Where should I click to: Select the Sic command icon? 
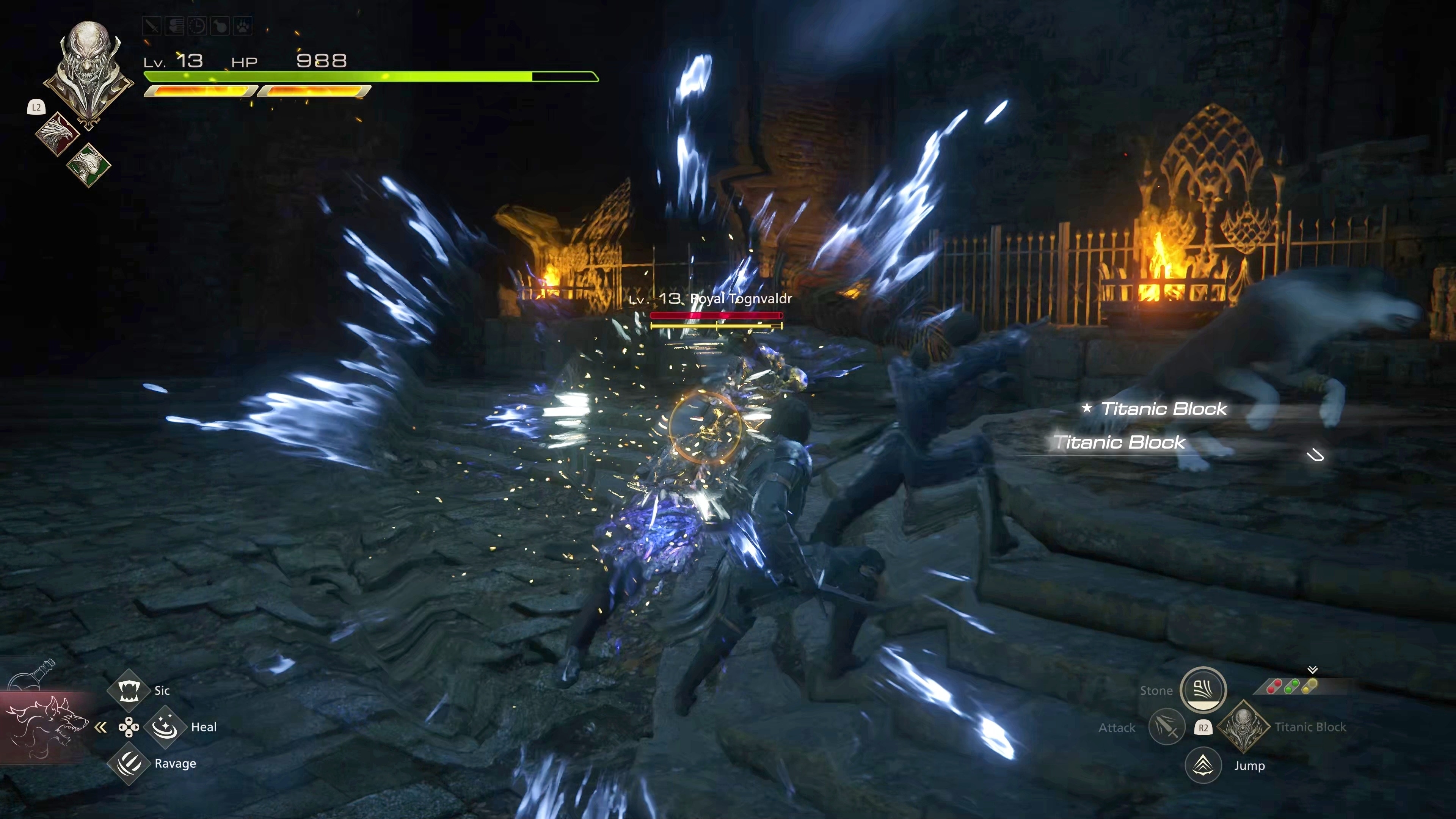128,690
